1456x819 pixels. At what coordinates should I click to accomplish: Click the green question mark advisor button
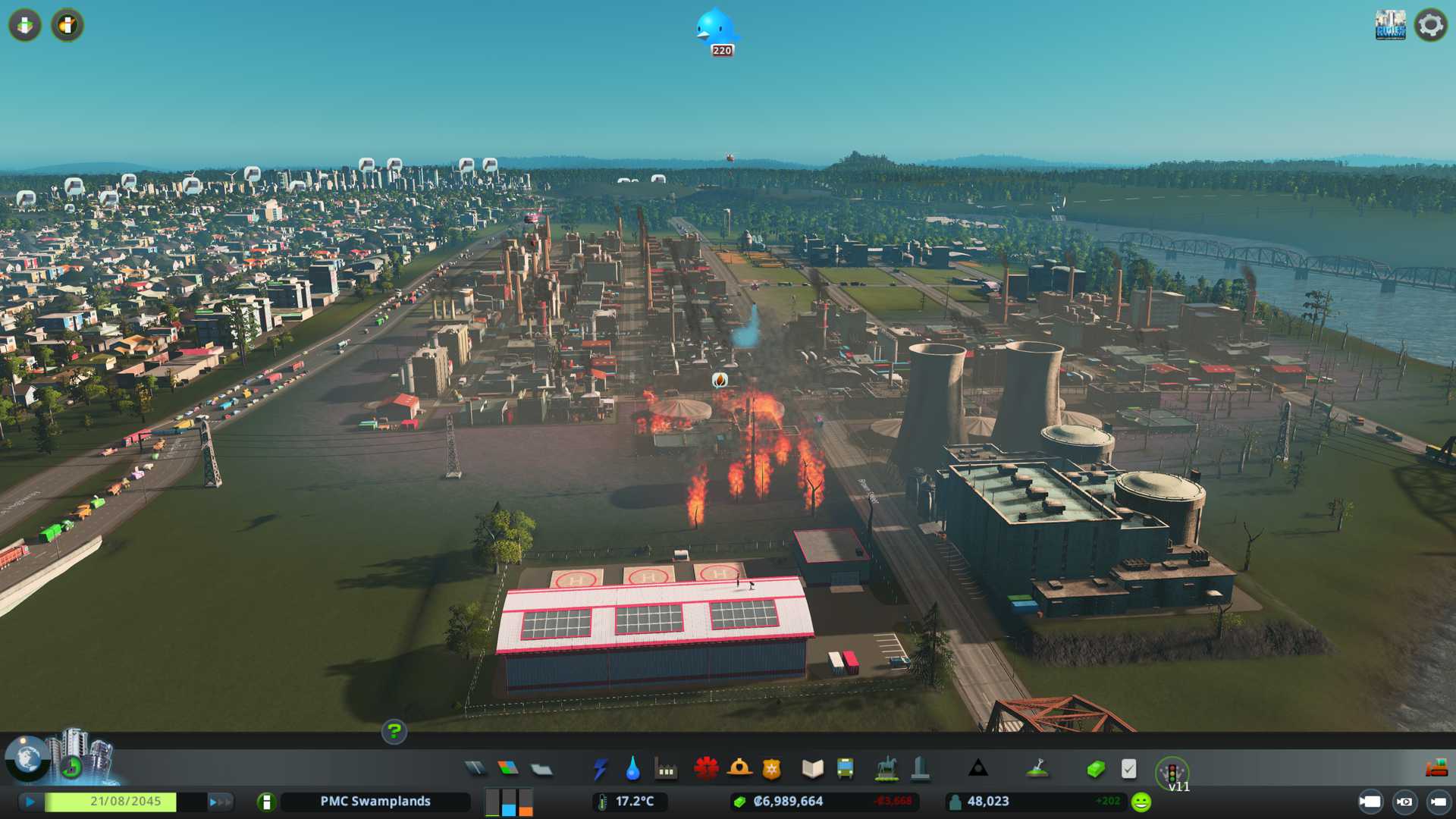(x=394, y=732)
